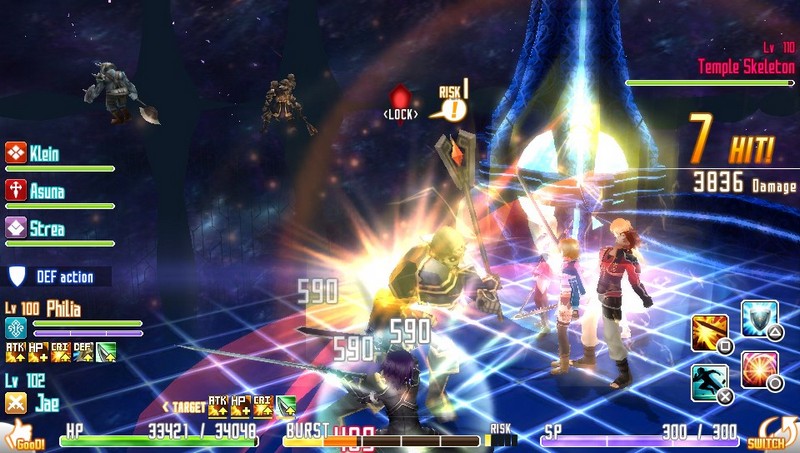Activate the sword slash attack skill
This screenshot has height=453, width=800.
point(709,333)
